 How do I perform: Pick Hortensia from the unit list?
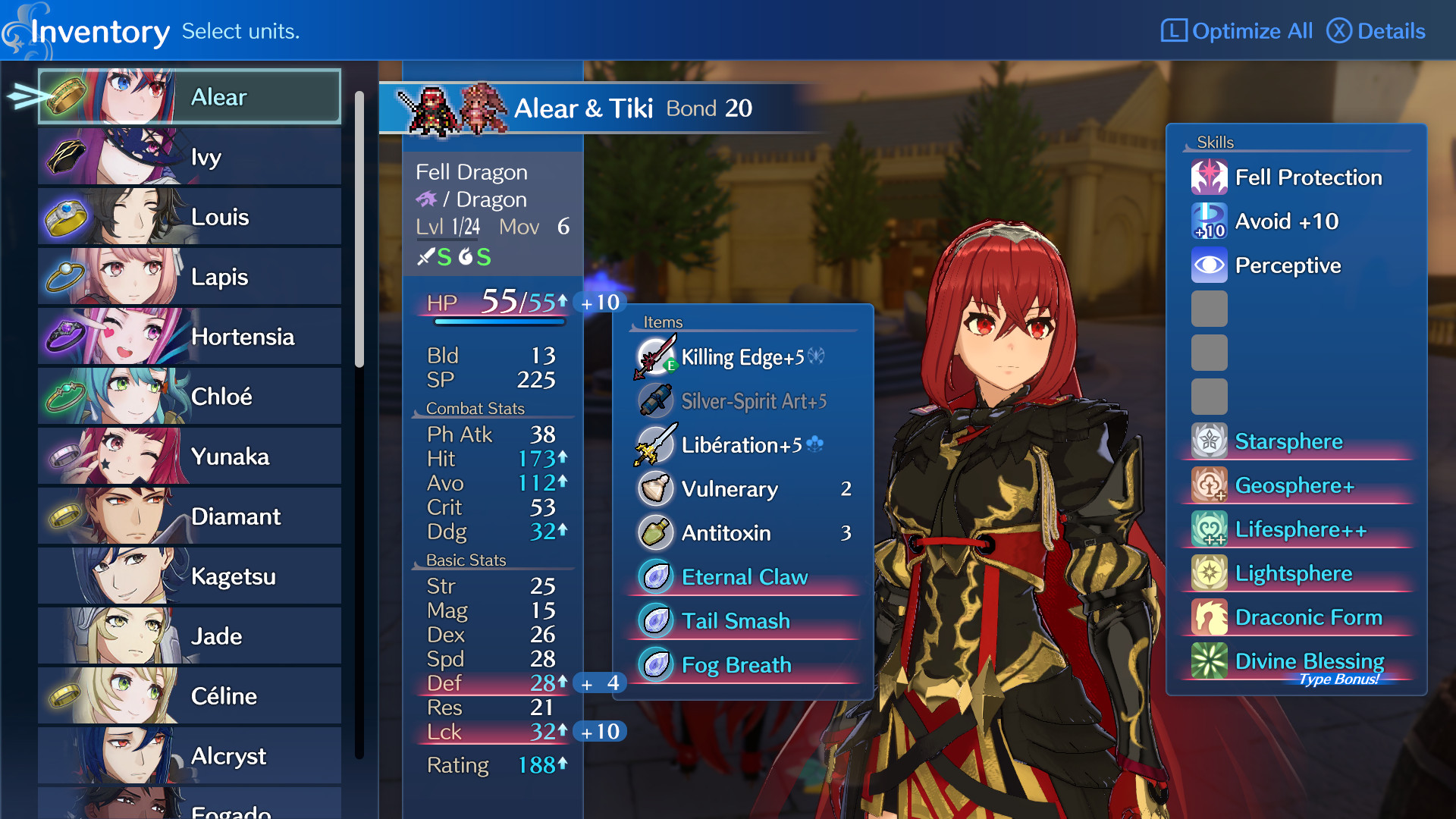click(190, 337)
